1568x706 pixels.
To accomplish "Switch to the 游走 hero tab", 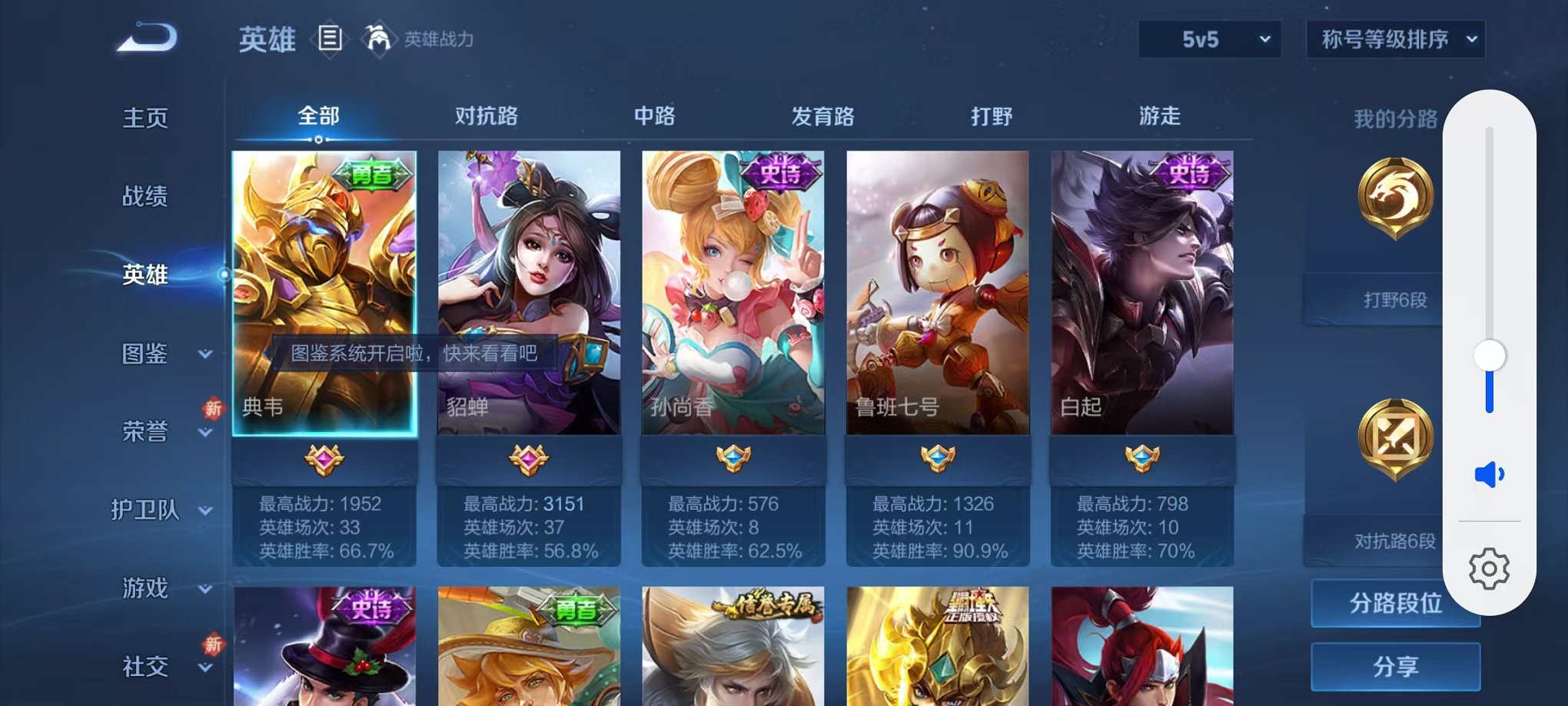I will click(x=1159, y=115).
